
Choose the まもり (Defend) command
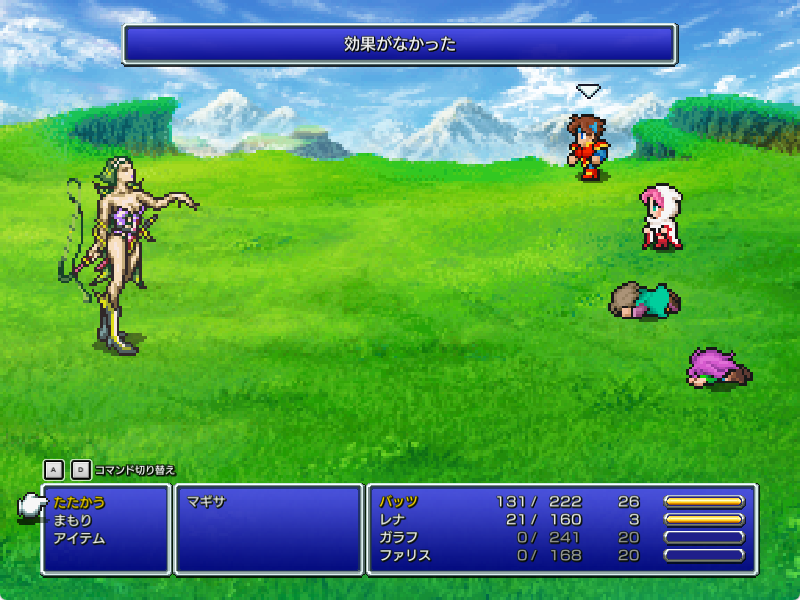(x=73, y=520)
